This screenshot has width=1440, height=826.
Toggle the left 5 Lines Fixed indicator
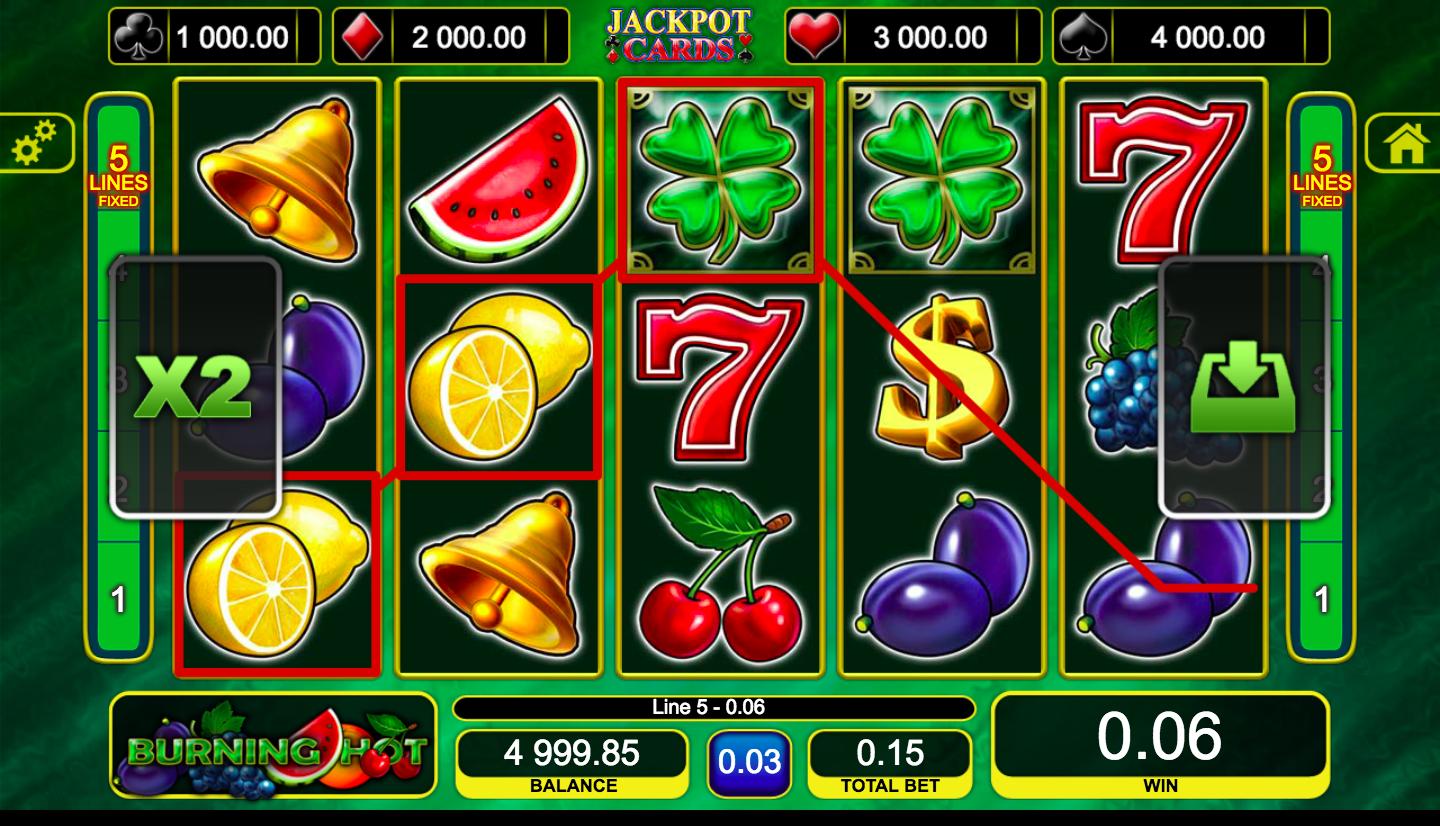(x=117, y=180)
